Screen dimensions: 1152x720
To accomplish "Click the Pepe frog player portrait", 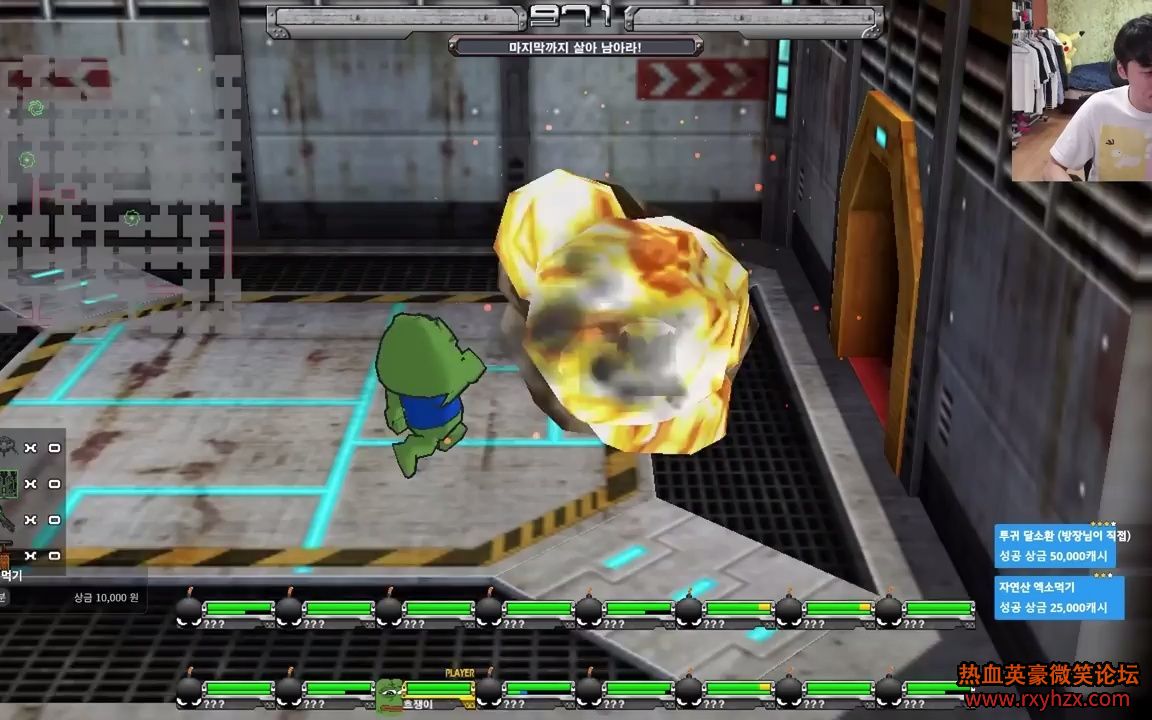I will click(389, 691).
